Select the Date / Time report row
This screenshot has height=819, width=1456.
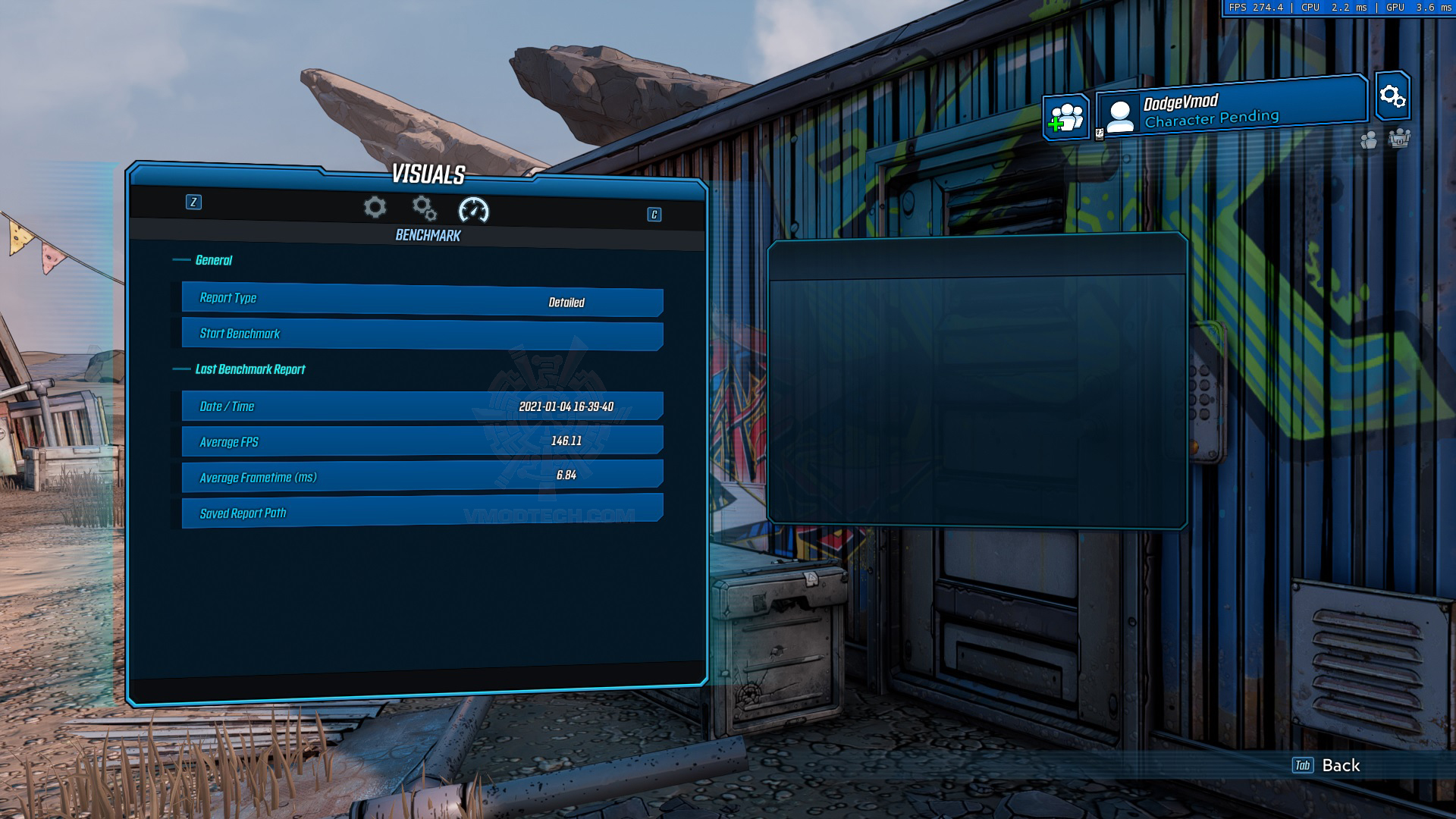pos(422,406)
